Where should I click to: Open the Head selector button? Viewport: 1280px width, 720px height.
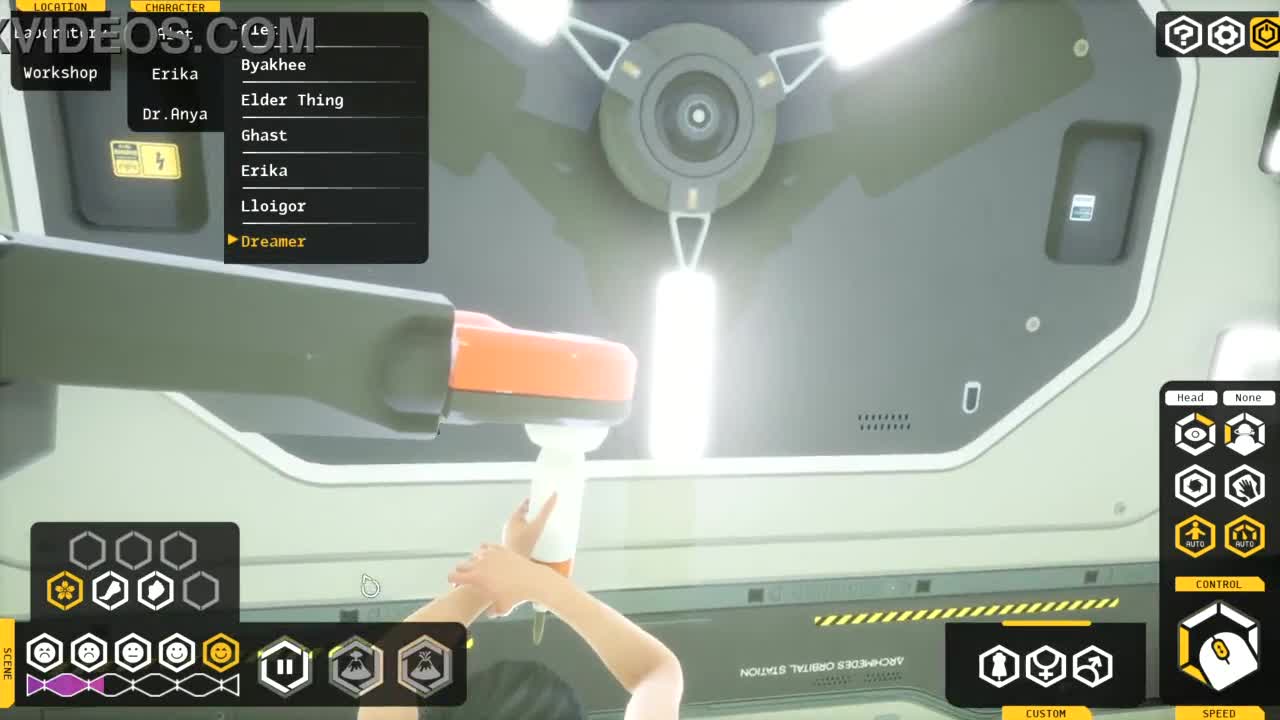pos(1190,398)
